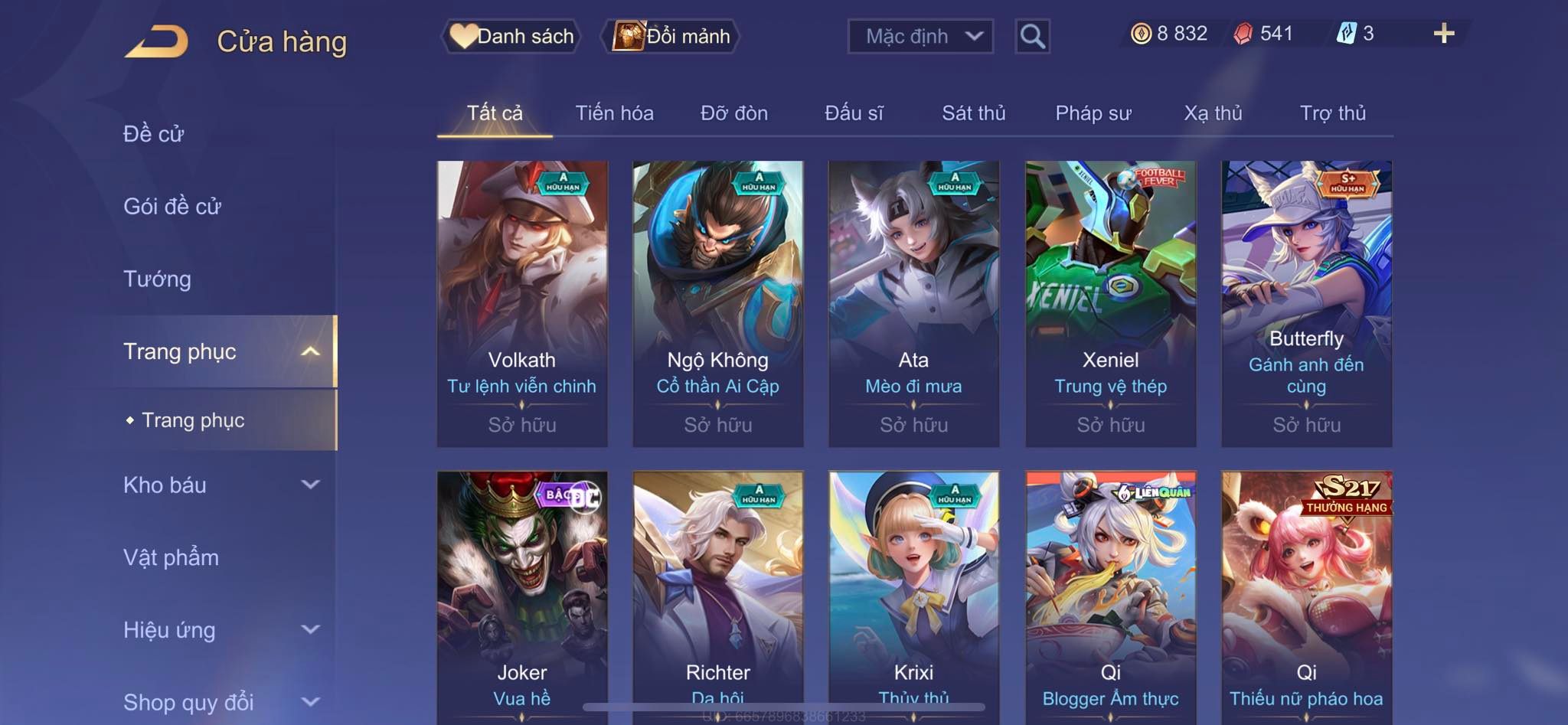
Task: Filter skins by Pháp sư
Action: (x=1093, y=113)
